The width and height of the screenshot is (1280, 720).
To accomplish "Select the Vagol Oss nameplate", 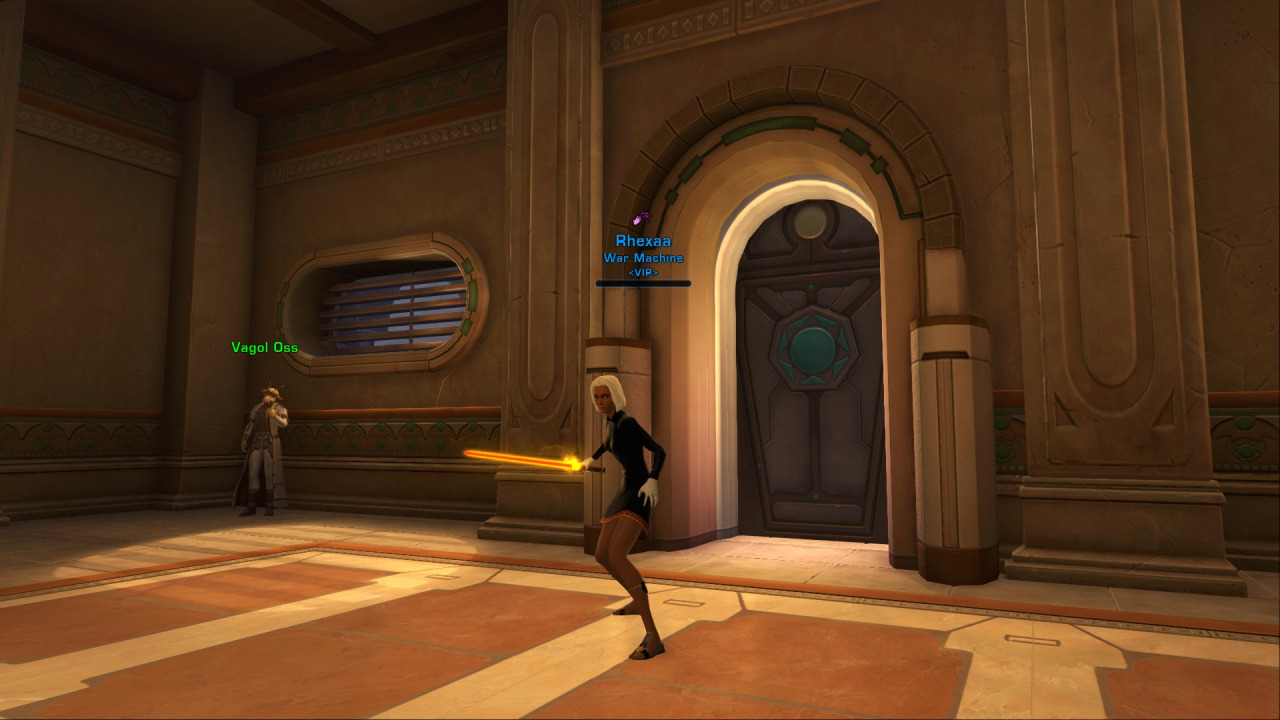I will [x=264, y=348].
